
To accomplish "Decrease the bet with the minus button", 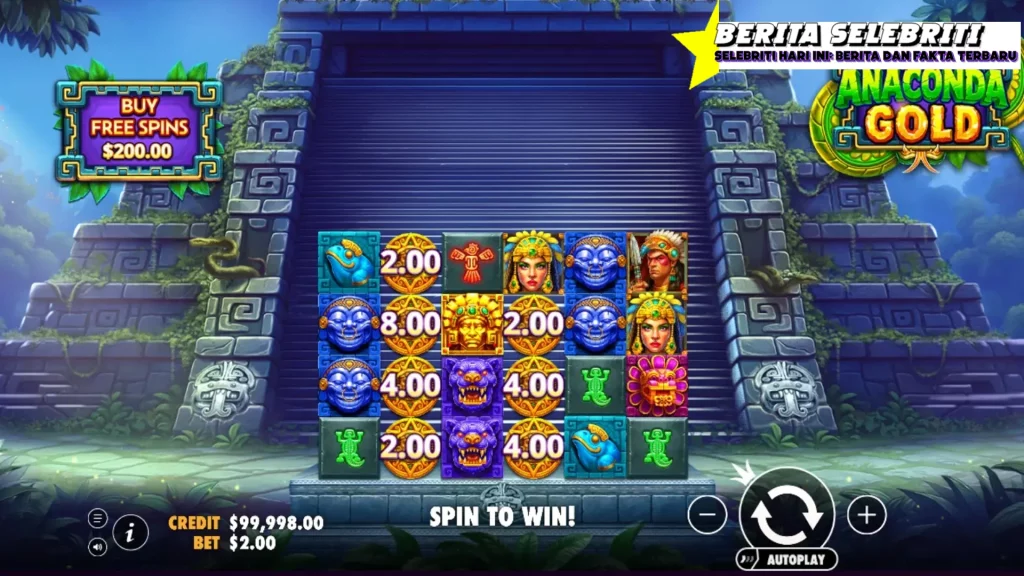I will pos(707,515).
